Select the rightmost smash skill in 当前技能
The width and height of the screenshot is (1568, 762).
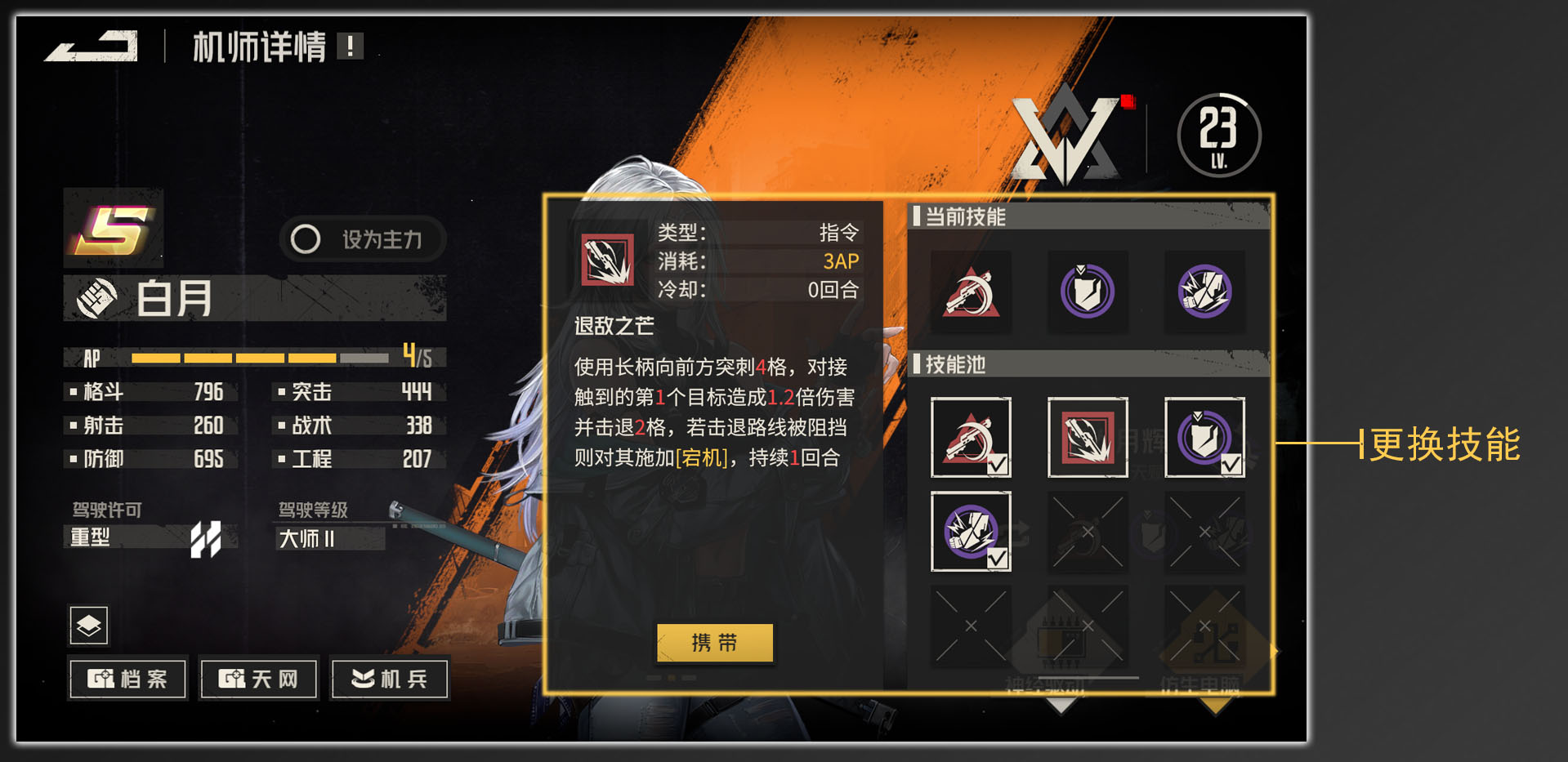1204,292
